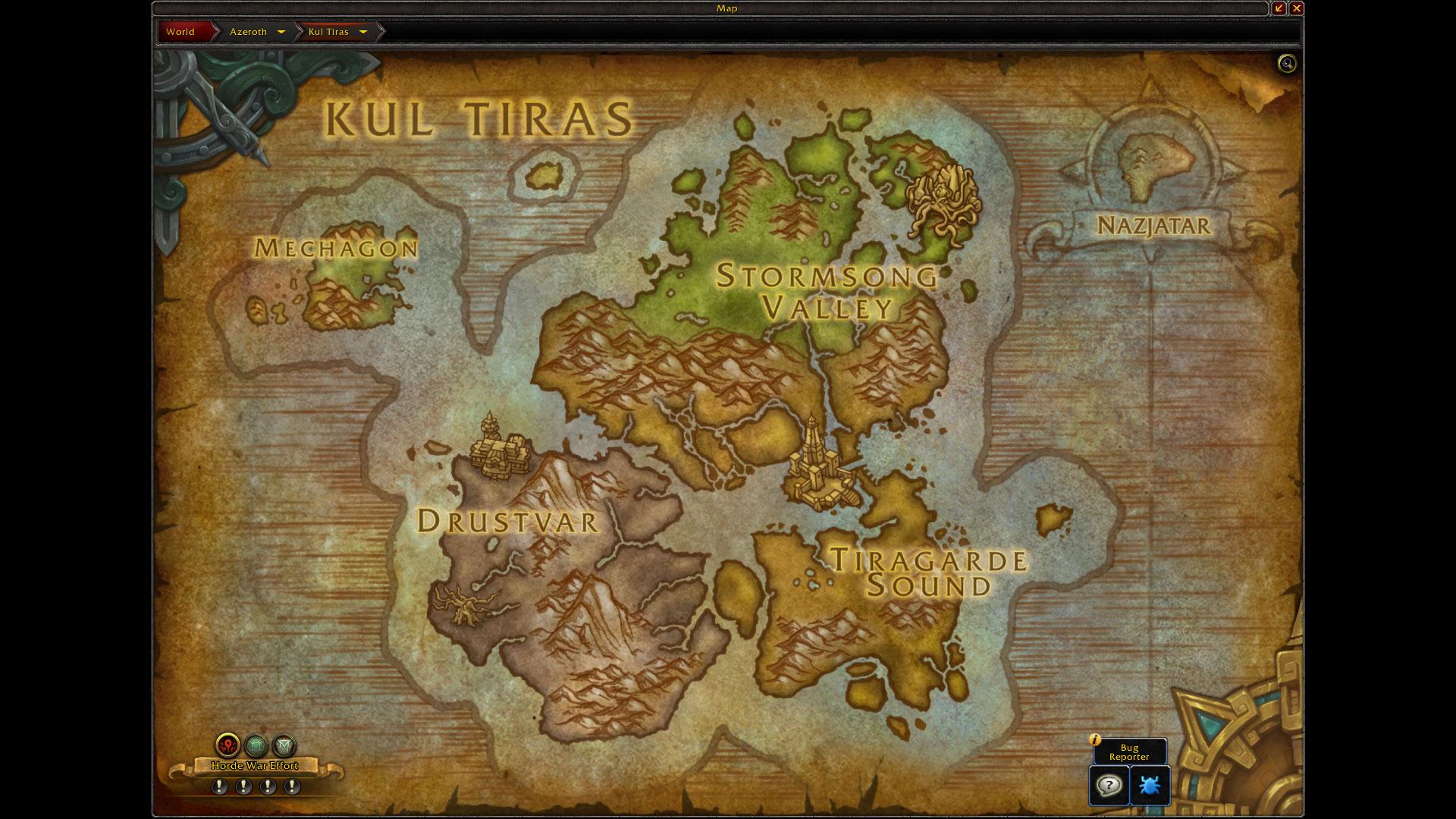Switch to the Nazjatar map
Viewport: 1456px width, 819px height.
pyautogui.click(x=1153, y=225)
